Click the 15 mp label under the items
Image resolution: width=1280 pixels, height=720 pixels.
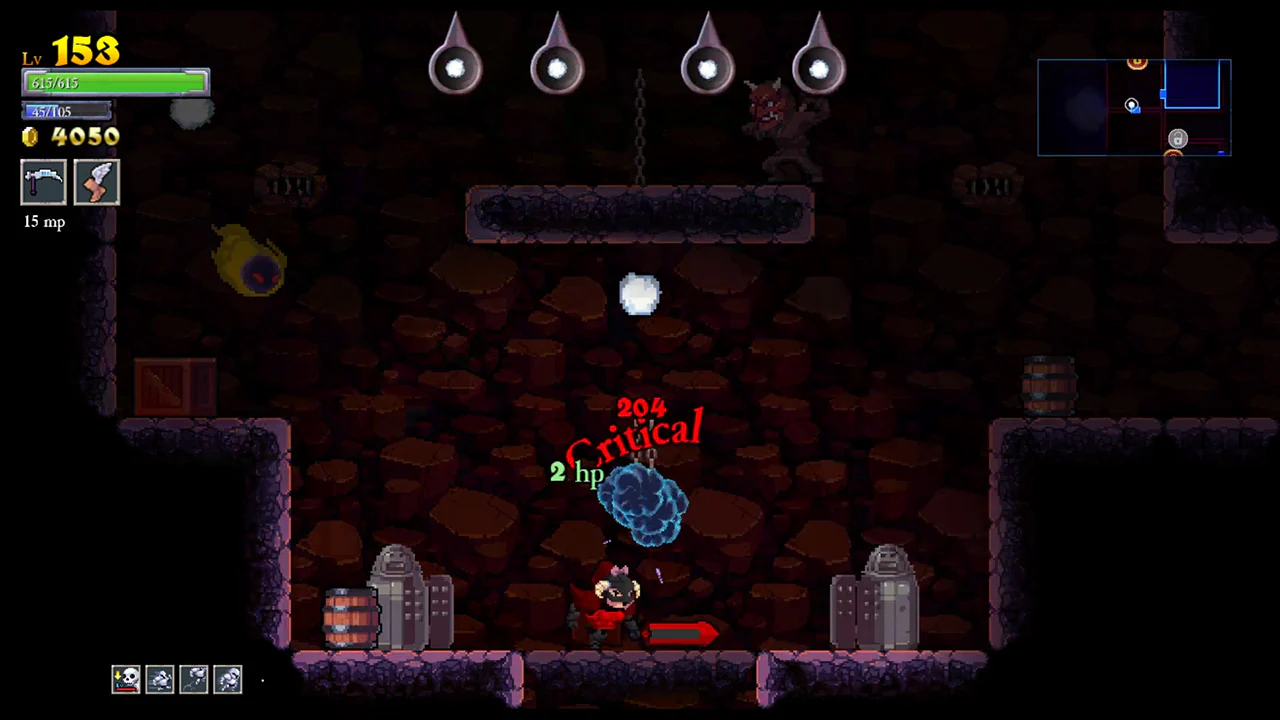pyautogui.click(x=44, y=221)
